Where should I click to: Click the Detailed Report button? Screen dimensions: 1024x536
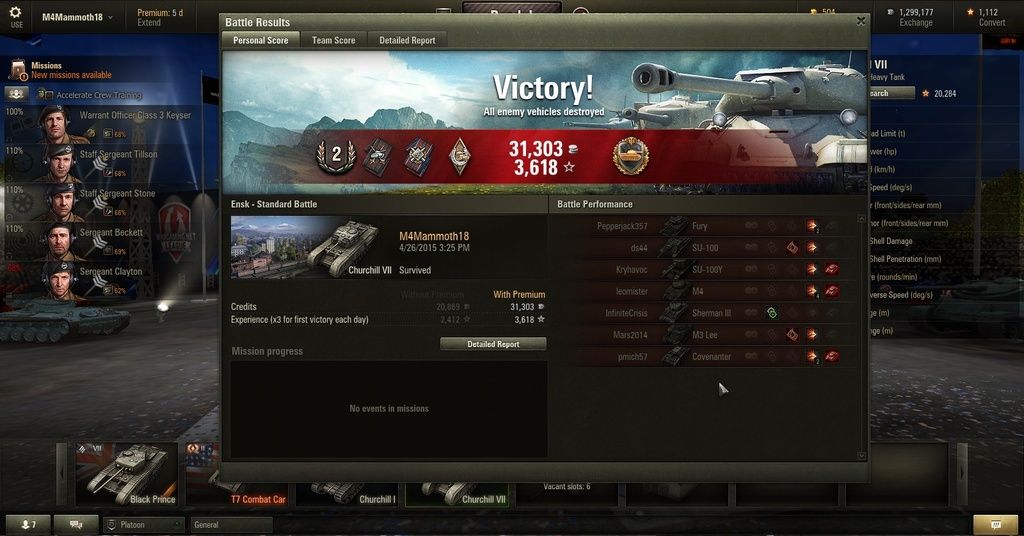493,344
